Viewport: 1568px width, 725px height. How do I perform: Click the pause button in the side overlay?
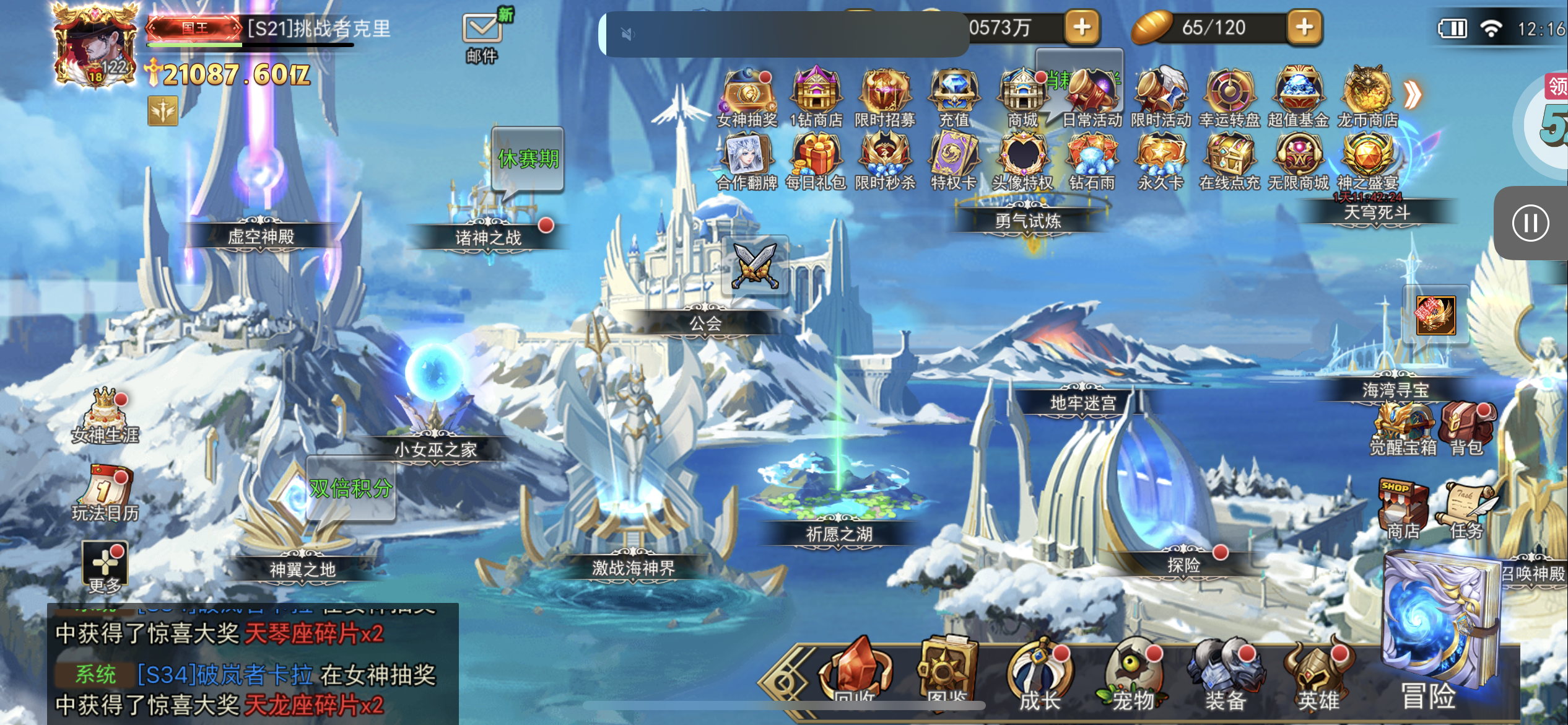(1530, 223)
